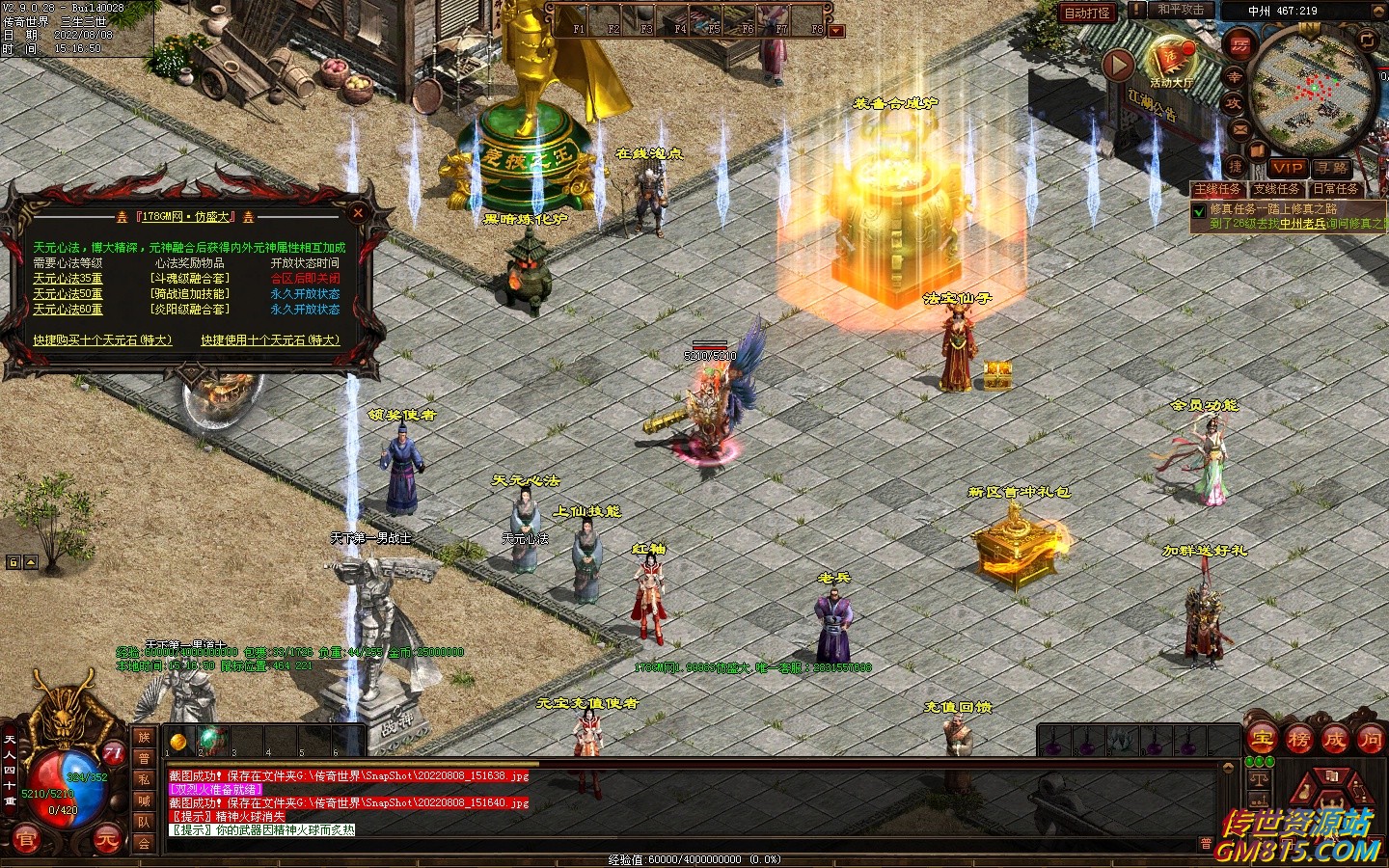Select the 私 private chat channel
Screen dimensions: 1389x868
point(144,779)
